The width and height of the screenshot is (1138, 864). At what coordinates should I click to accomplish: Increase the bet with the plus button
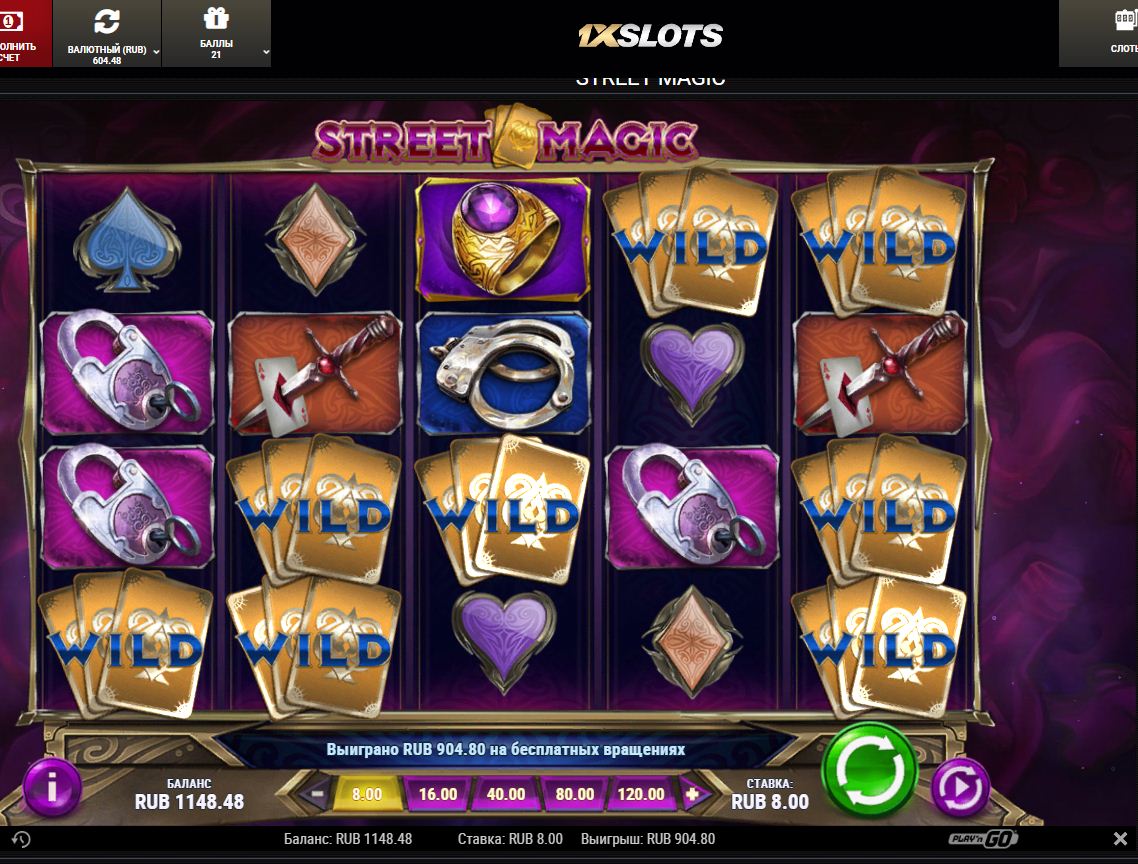tap(691, 795)
